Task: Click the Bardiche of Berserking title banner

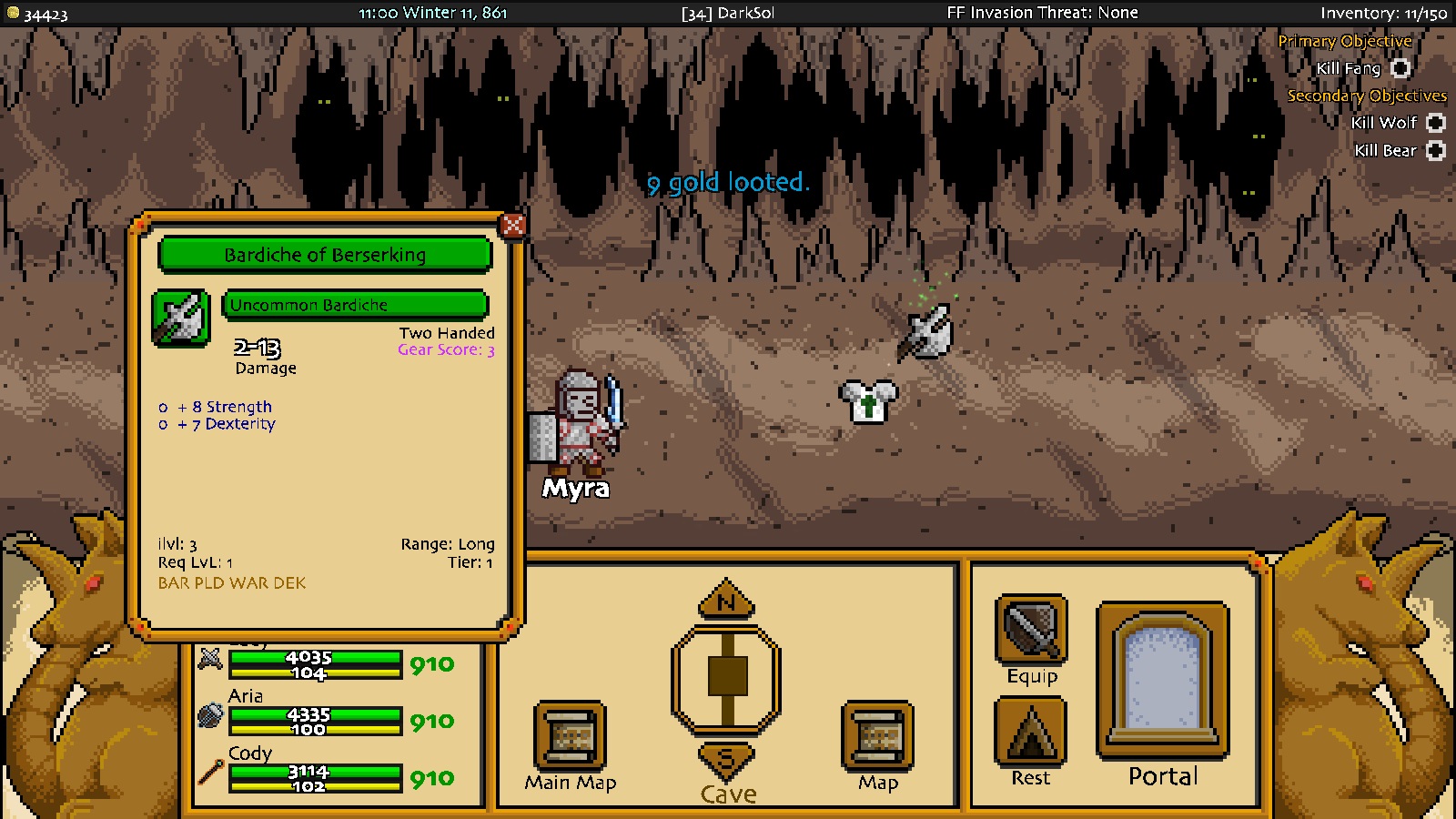Action: point(325,256)
